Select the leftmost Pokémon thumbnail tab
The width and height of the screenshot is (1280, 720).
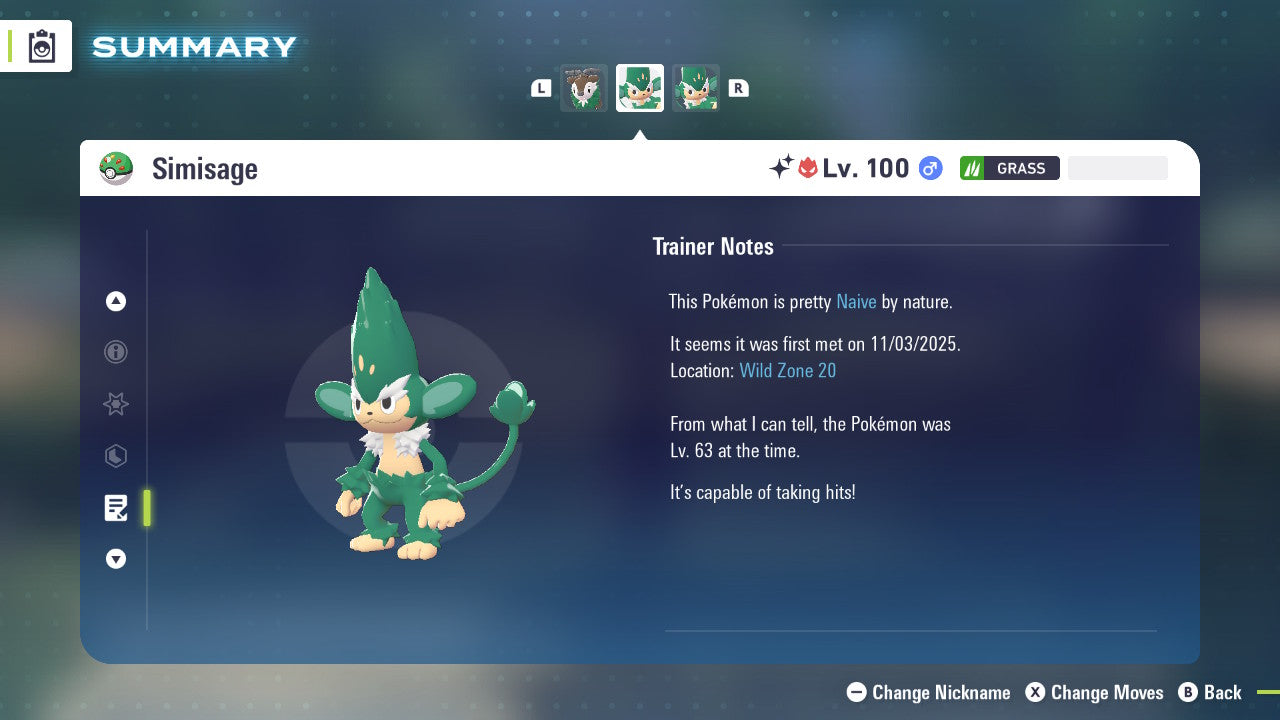pos(584,88)
